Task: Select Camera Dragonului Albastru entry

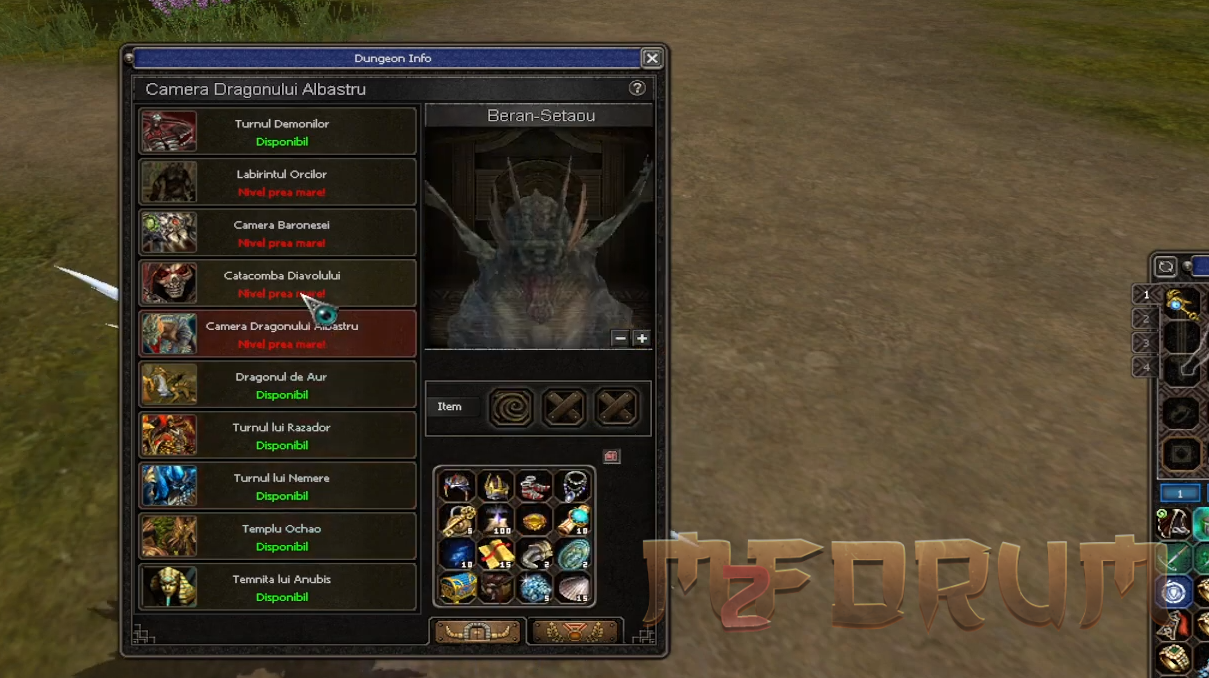Action: pos(277,334)
